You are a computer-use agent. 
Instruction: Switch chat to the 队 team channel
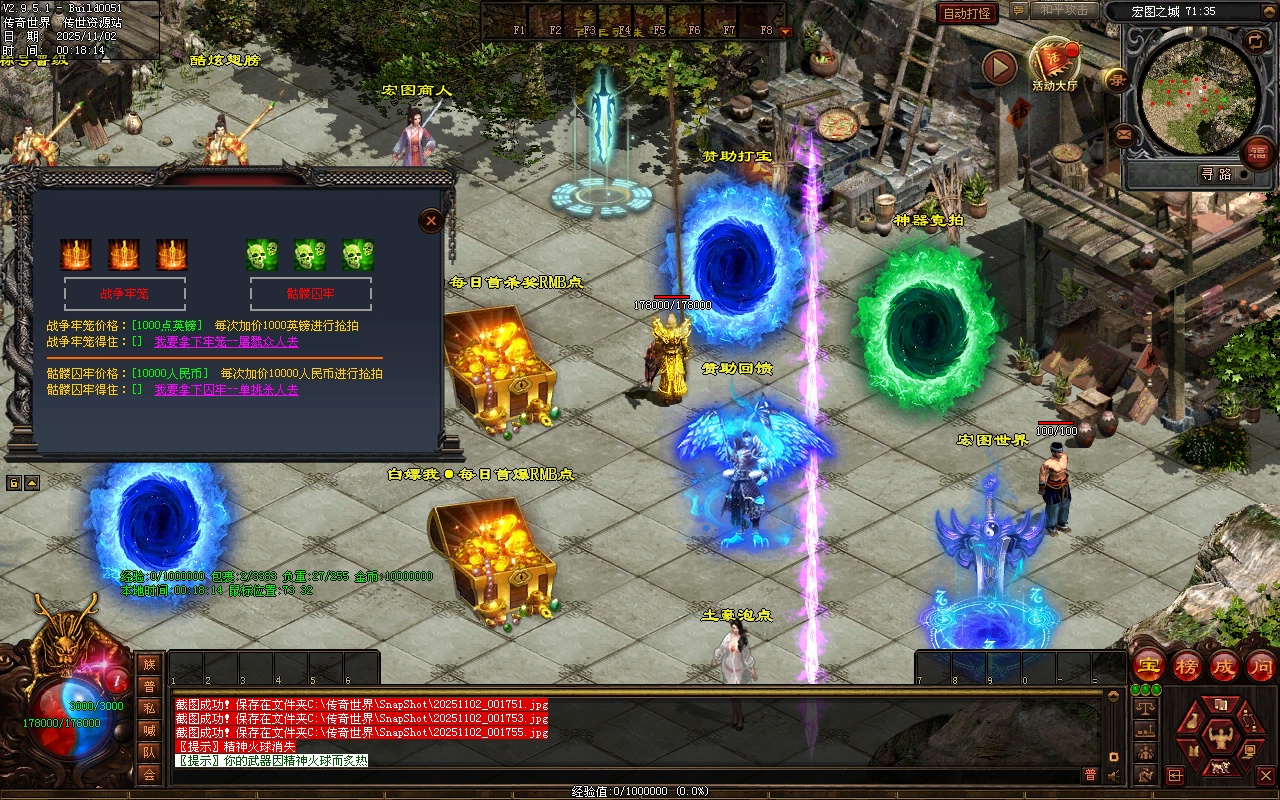coord(149,752)
